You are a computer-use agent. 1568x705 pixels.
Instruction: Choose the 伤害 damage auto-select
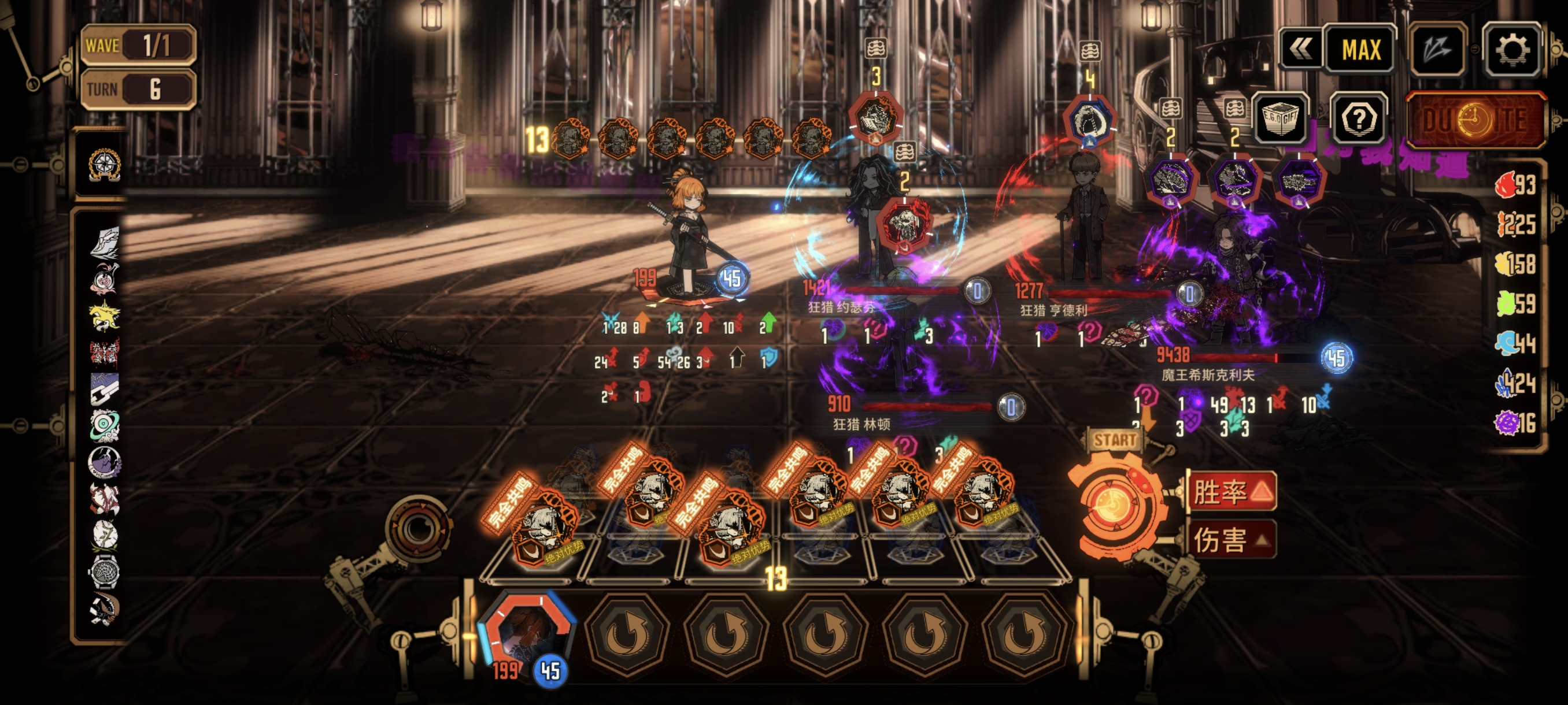[1232, 539]
